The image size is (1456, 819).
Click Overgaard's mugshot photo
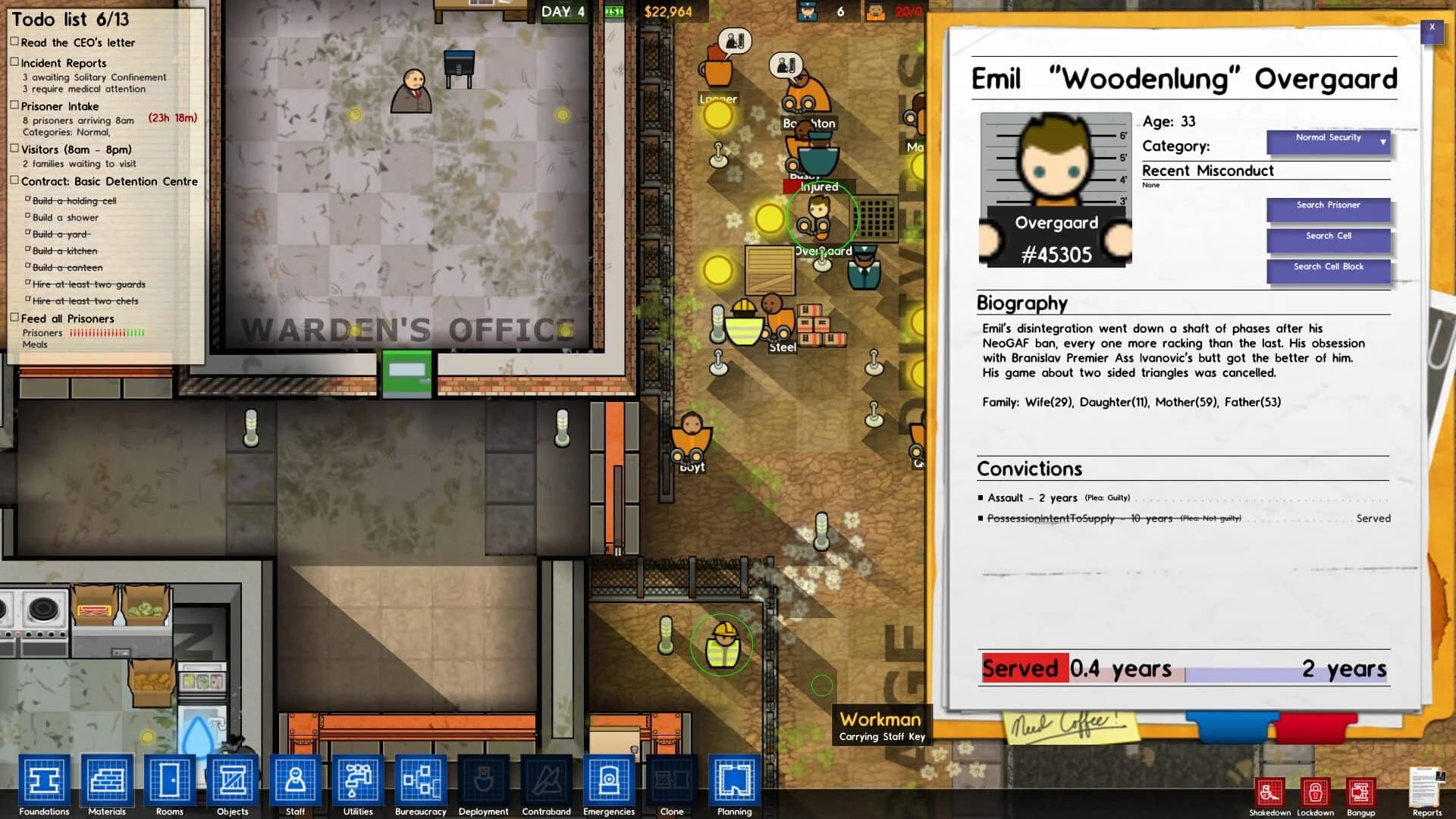[1056, 190]
